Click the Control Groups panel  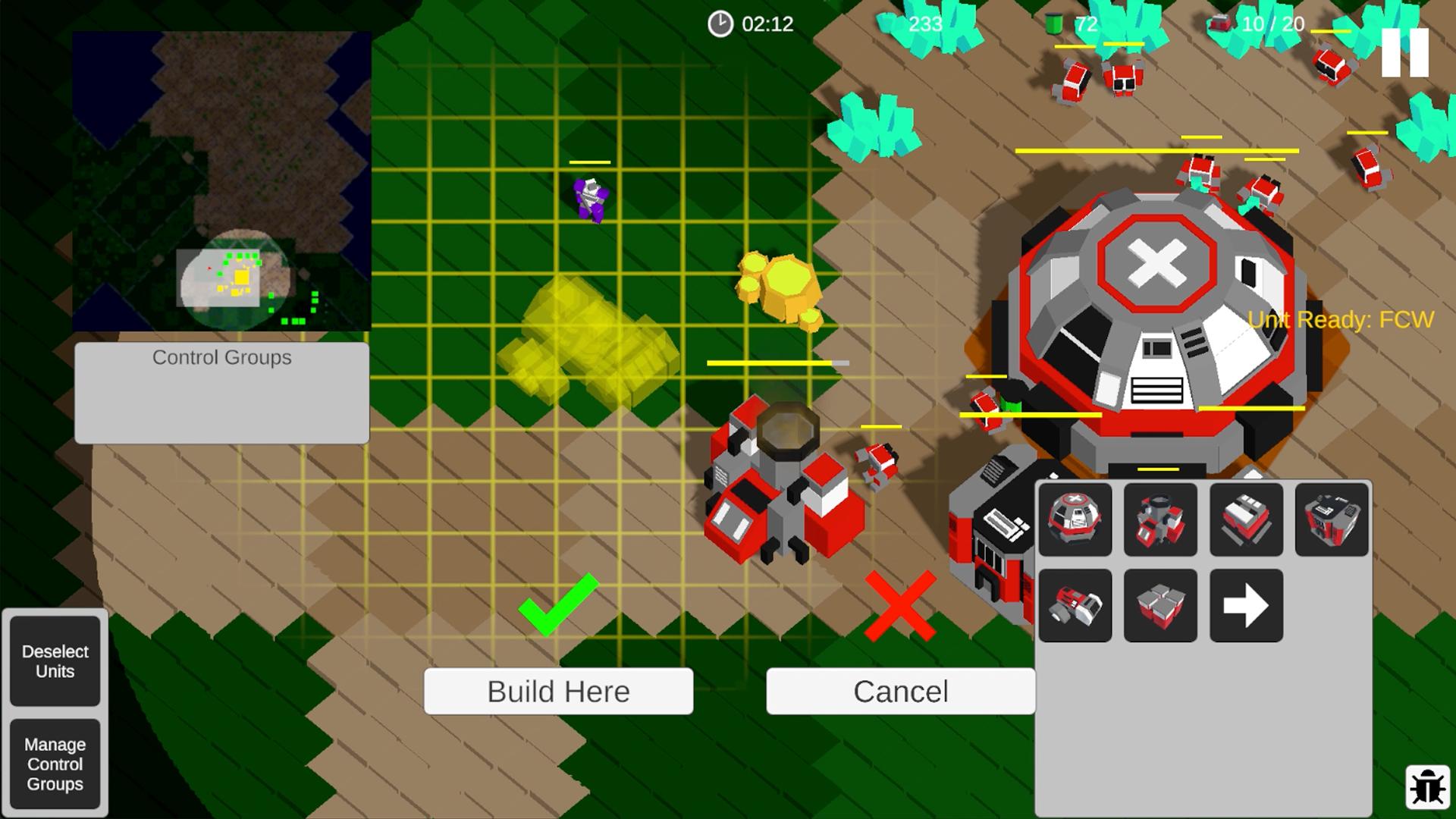point(221,392)
